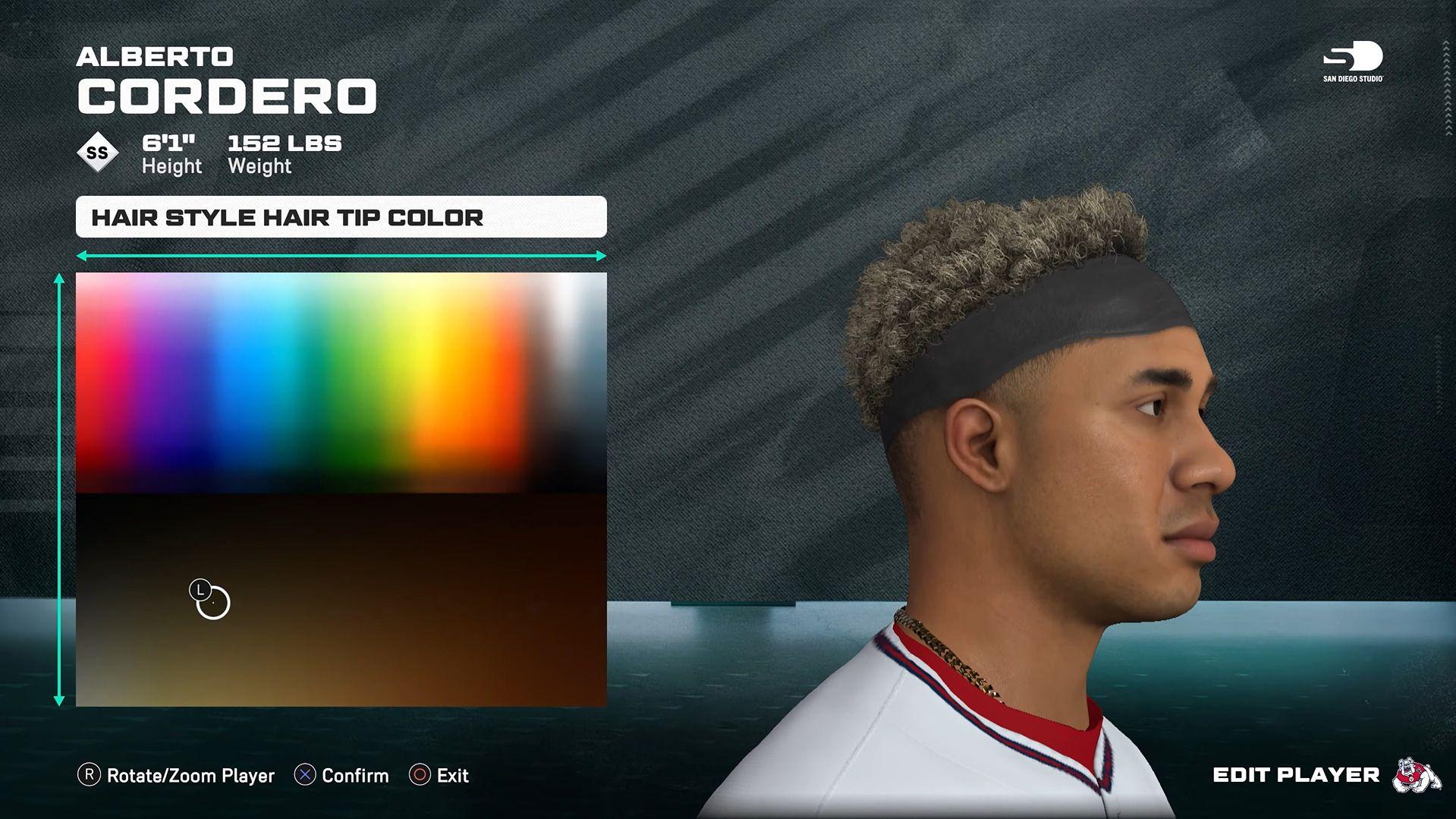Viewport: 1456px width, 819px height.
Task: Click the San Diego Studio logo
Action: coord(1353,61)
